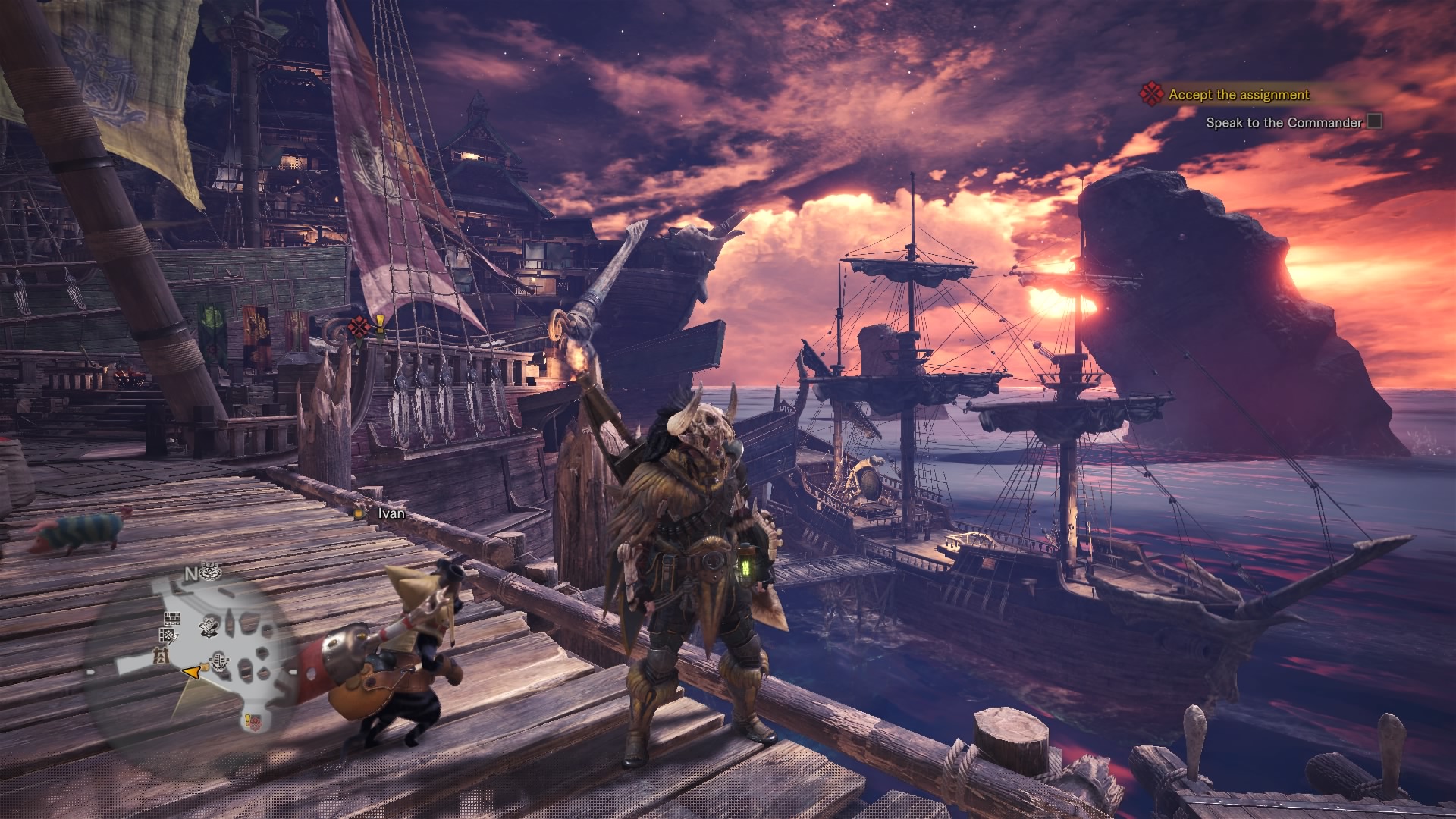Click the gate icon on the minimap
Screen dimensions: 1456x819
point(160,654)
